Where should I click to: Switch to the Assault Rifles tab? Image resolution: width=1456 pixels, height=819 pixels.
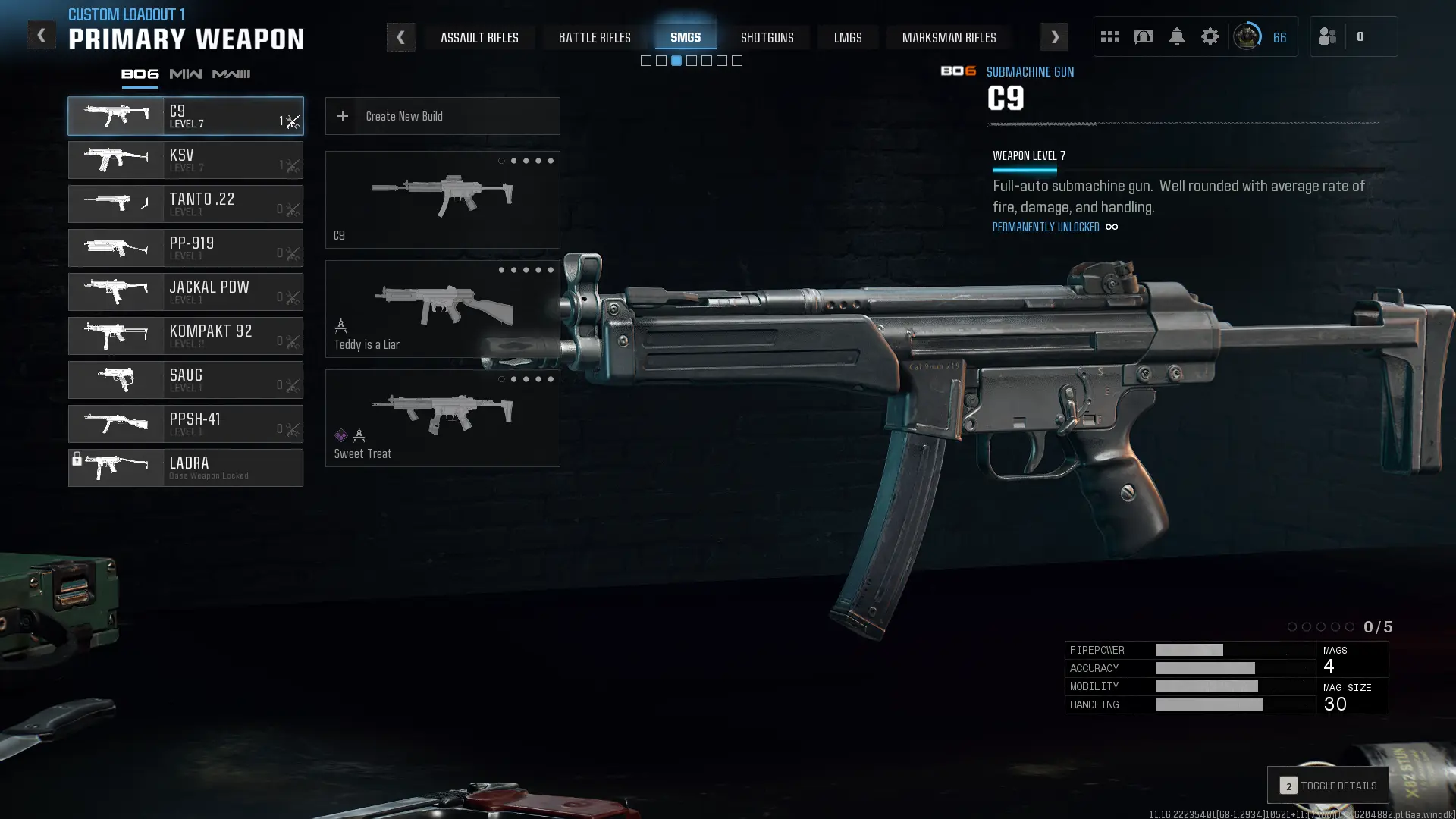click(x=479, y=37)
